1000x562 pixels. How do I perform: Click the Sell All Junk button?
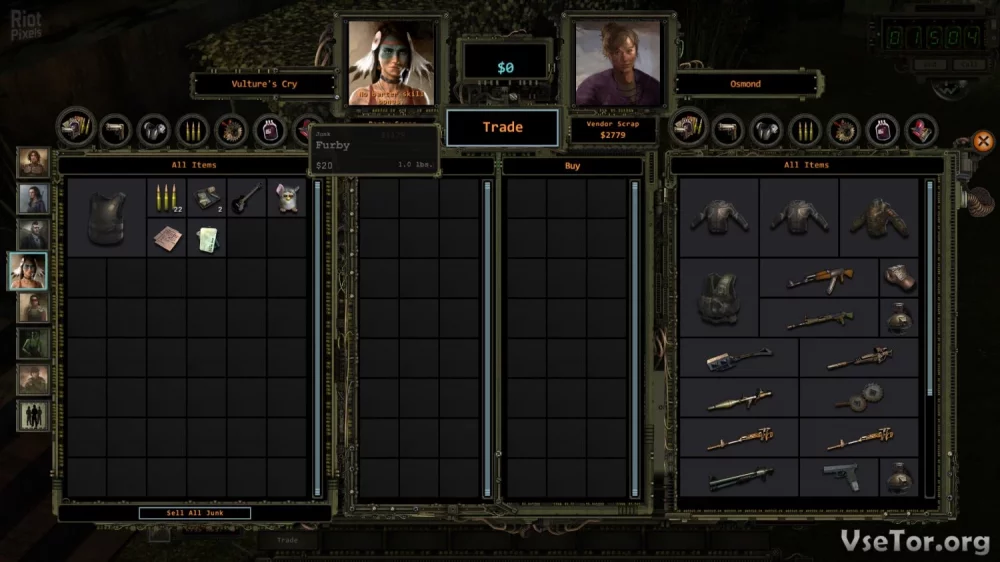pos(194,513)
